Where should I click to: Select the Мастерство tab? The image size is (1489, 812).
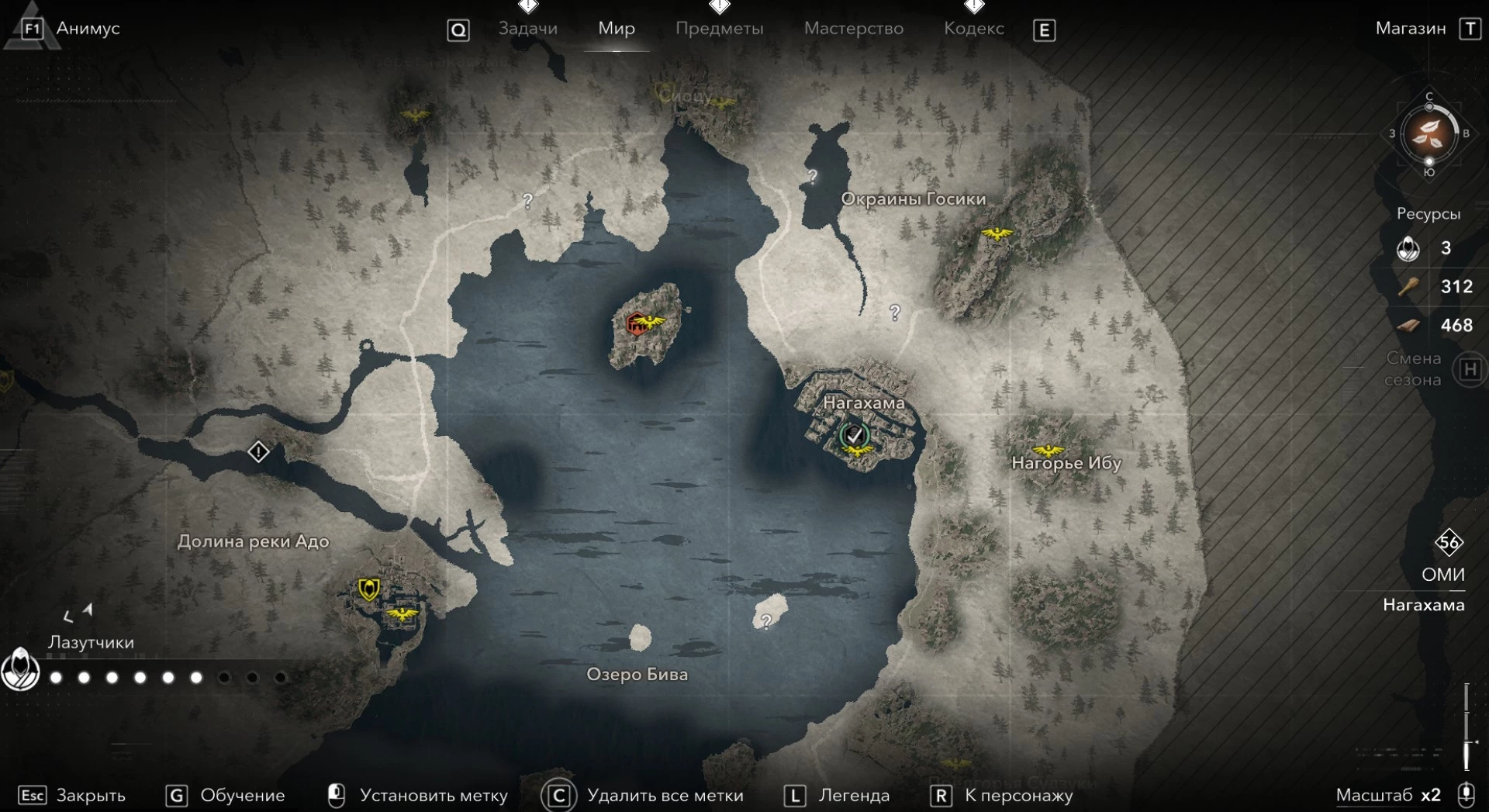point(853,29)
